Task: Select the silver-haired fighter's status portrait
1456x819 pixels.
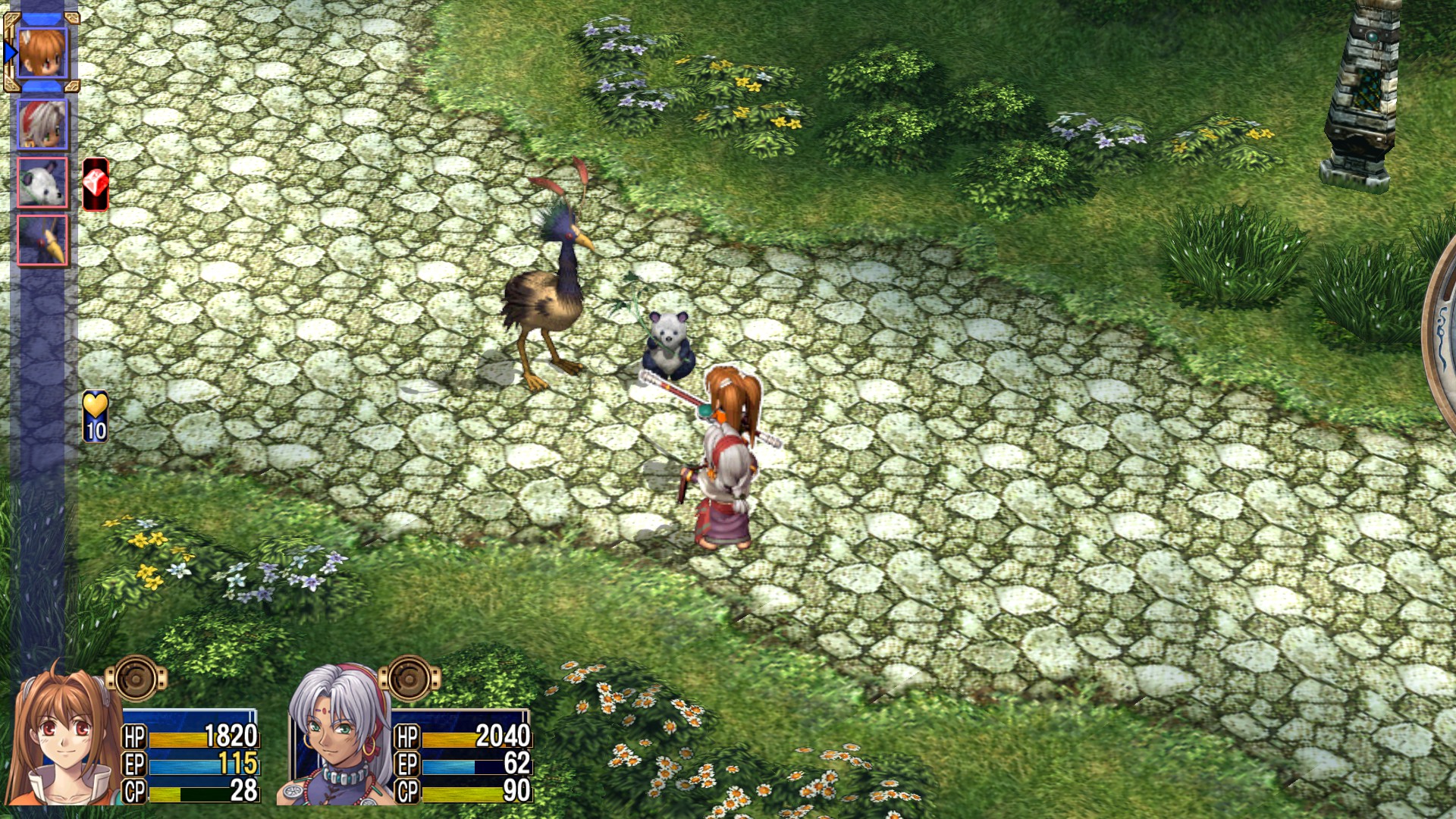Action: pos(334,736)
